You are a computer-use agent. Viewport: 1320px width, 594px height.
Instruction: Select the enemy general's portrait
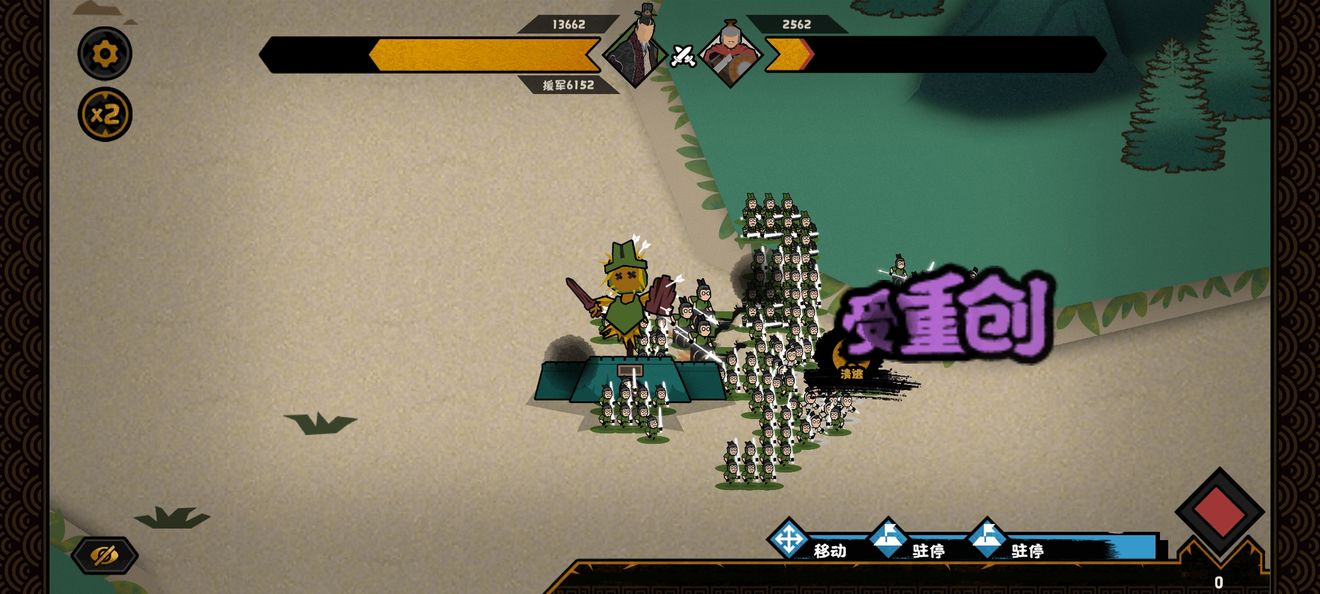click(x=731, y=53)
